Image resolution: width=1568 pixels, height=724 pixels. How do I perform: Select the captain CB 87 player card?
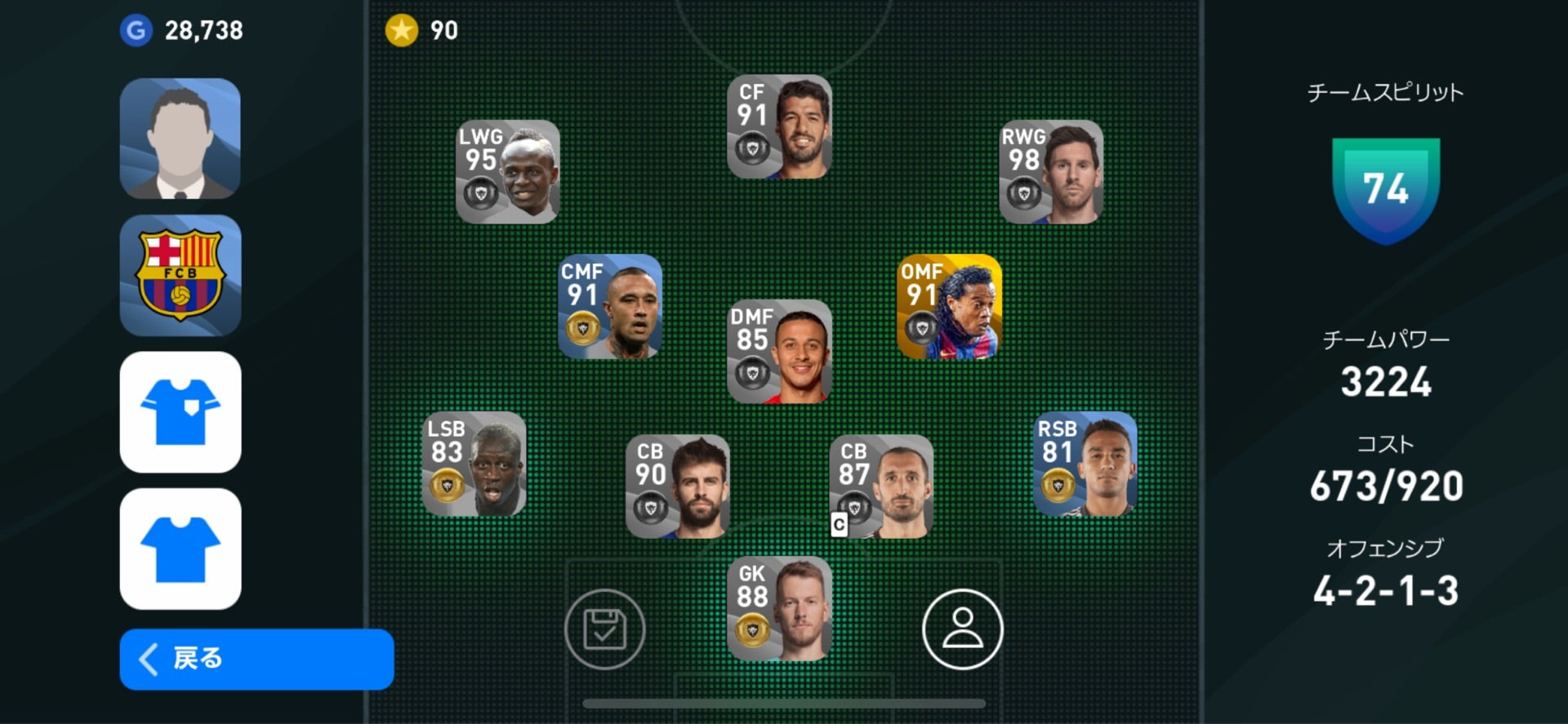tap(881, 486)
